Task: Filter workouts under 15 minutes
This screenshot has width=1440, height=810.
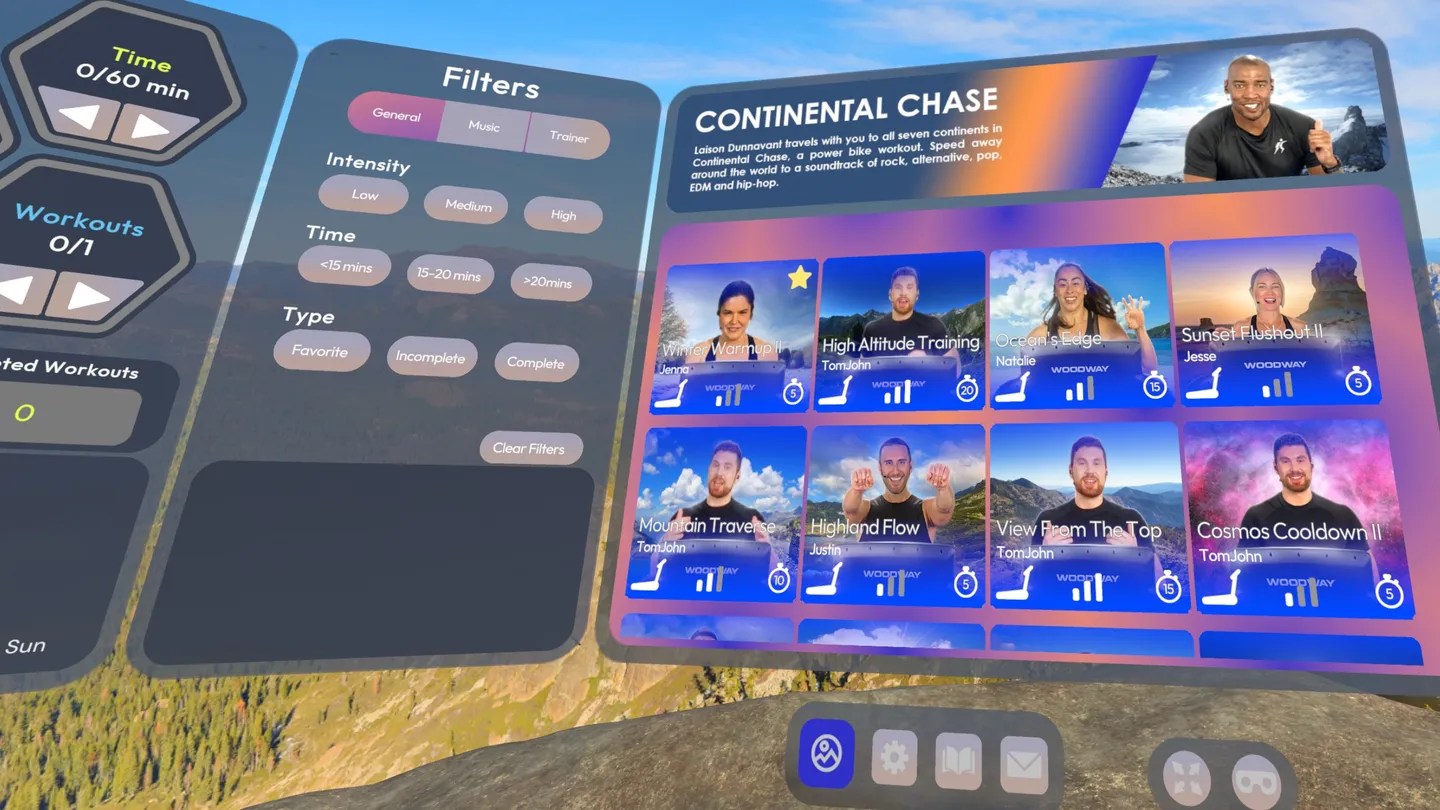Action: pos(344,266)
